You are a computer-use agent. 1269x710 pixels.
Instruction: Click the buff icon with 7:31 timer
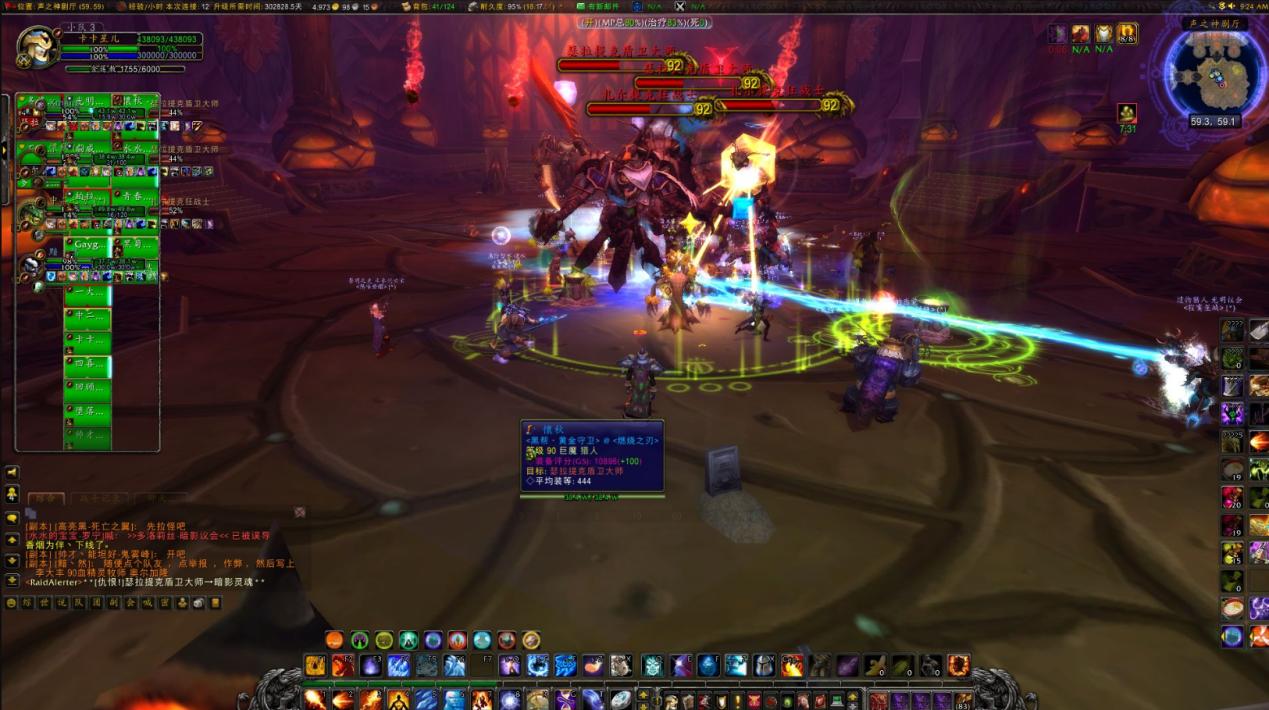(x=1127, y=114)
